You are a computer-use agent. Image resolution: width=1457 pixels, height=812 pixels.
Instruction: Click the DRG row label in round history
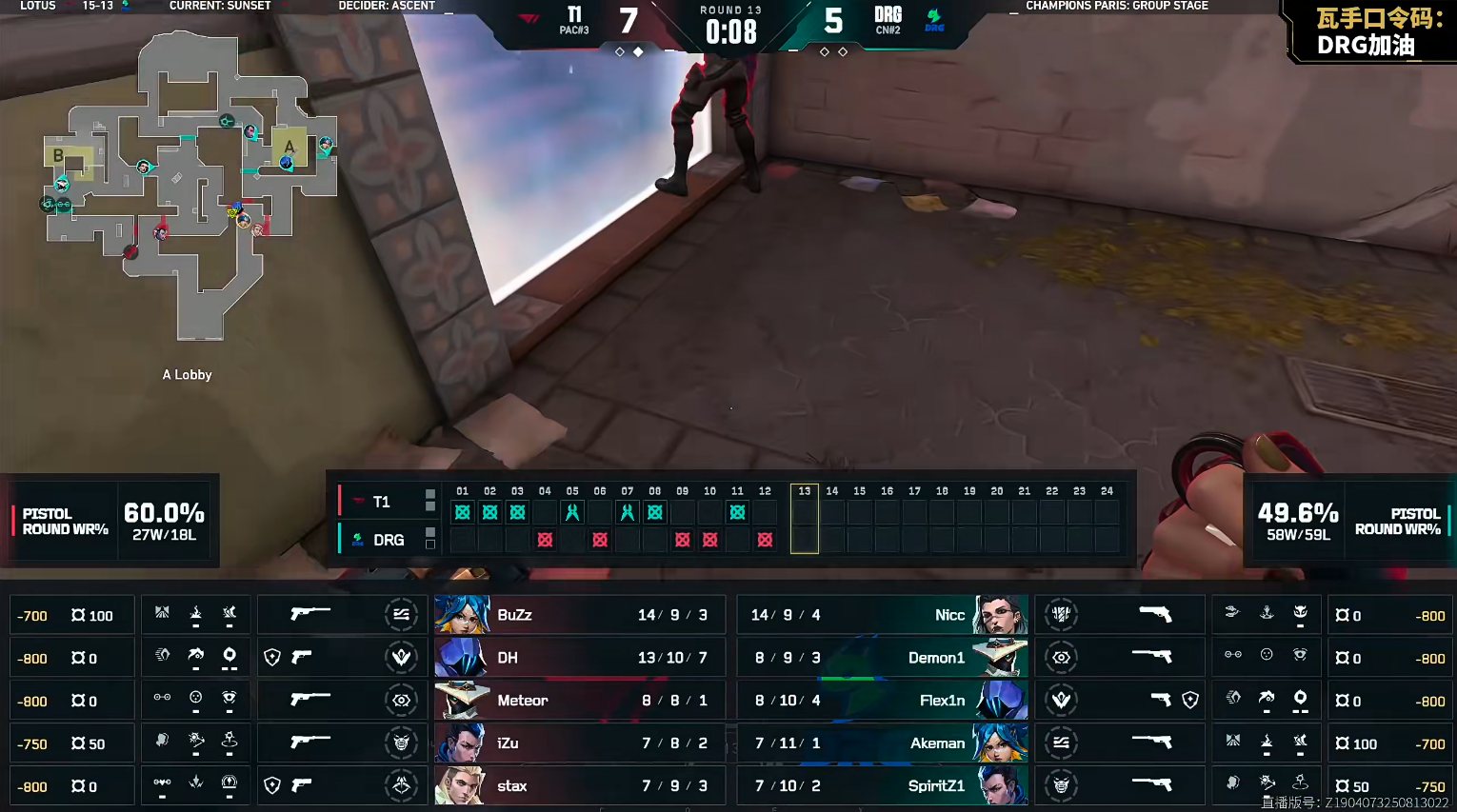(x=388, y=540)
